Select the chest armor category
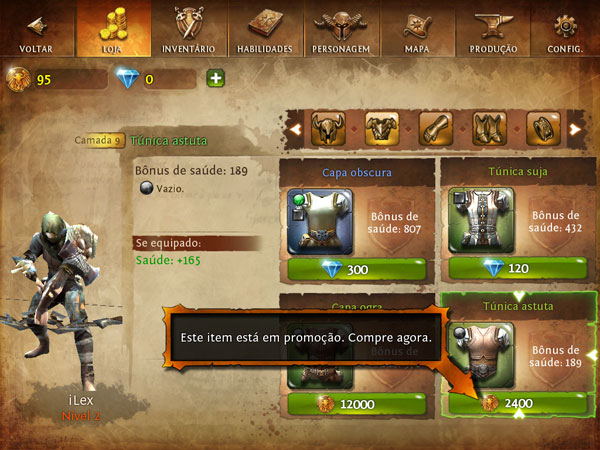600x450 pixels. point(382,128)
